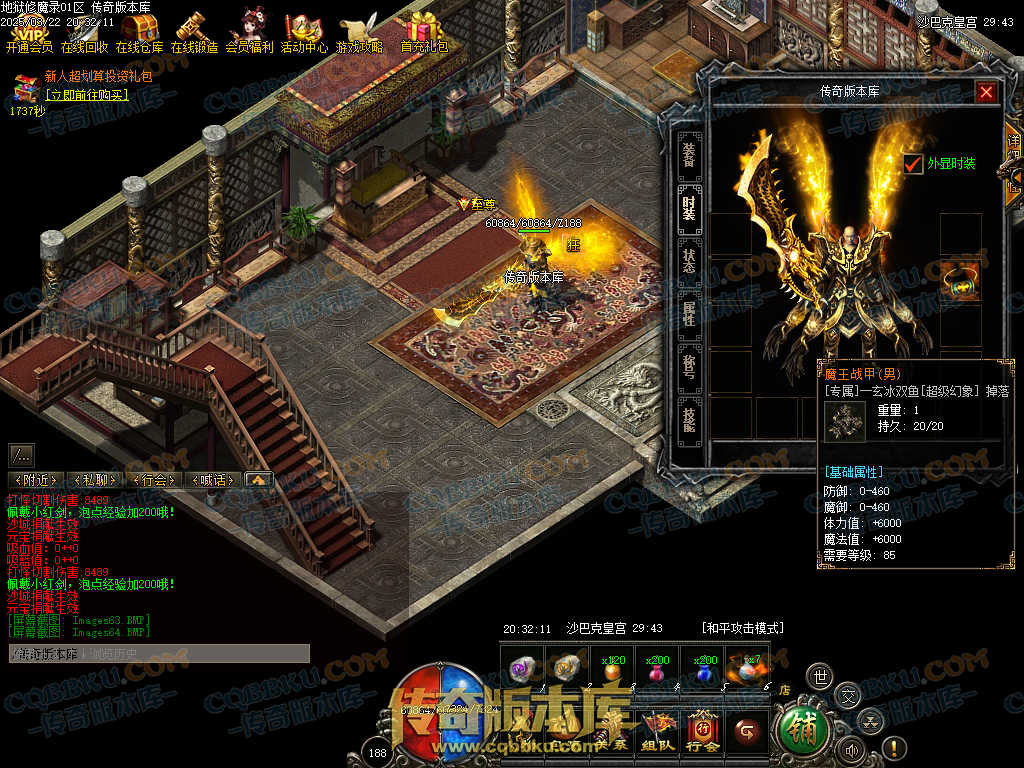Open the 状态 status tab

coord(689,262)
